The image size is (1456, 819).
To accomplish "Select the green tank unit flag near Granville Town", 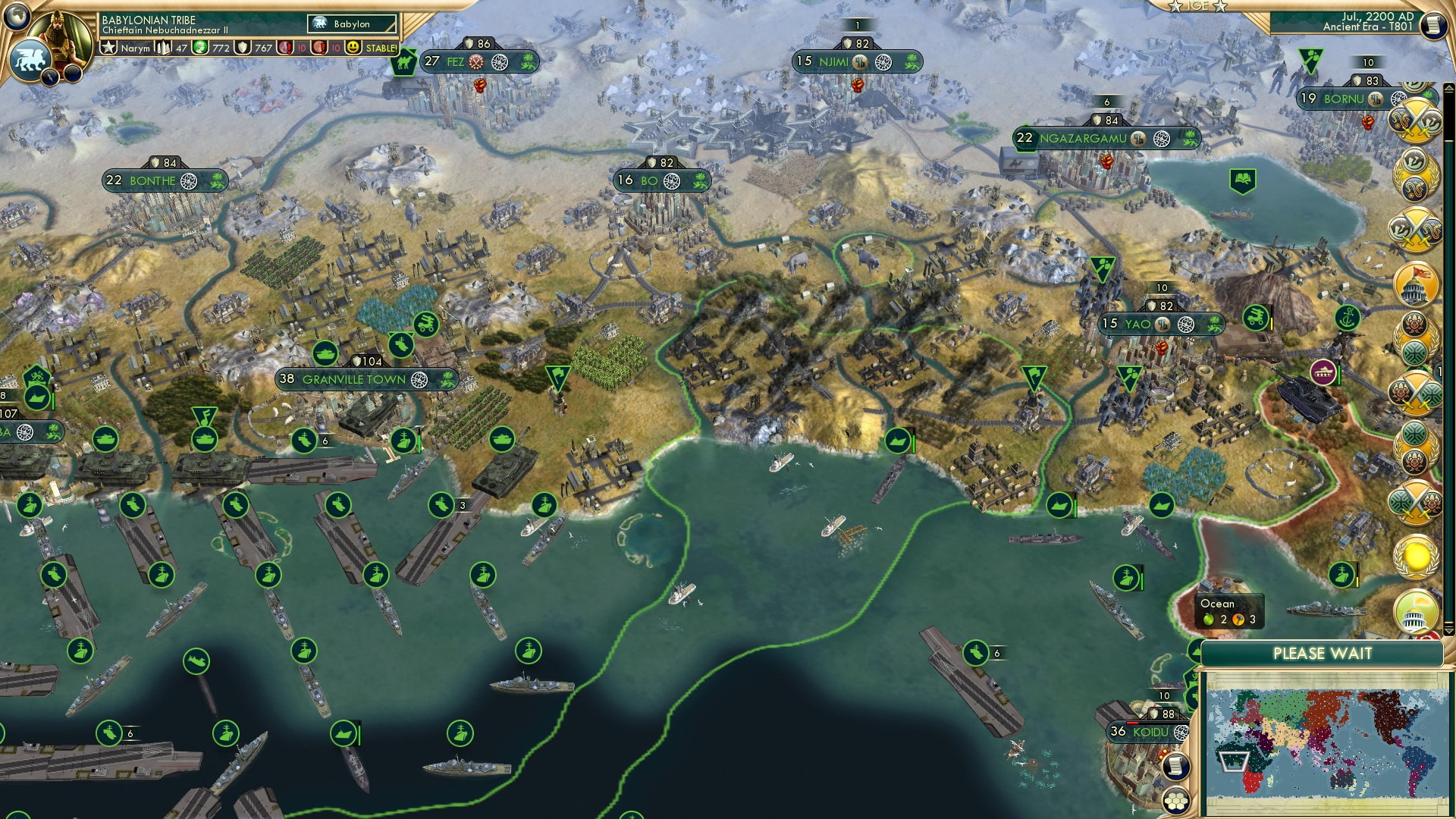I will tap(325, 351).
